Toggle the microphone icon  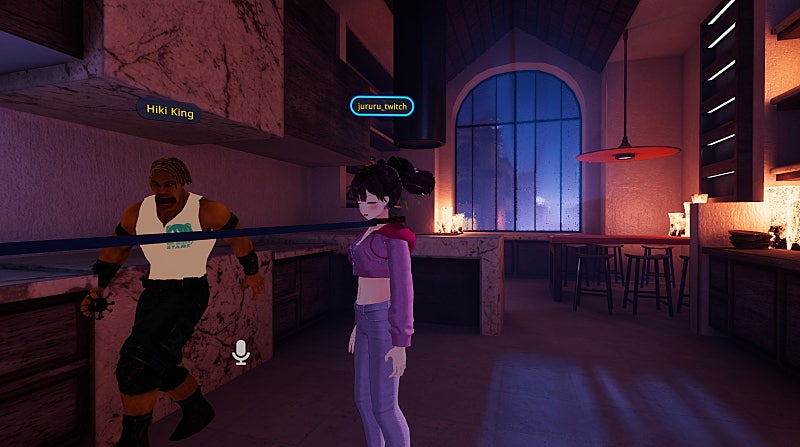[240, 352]
